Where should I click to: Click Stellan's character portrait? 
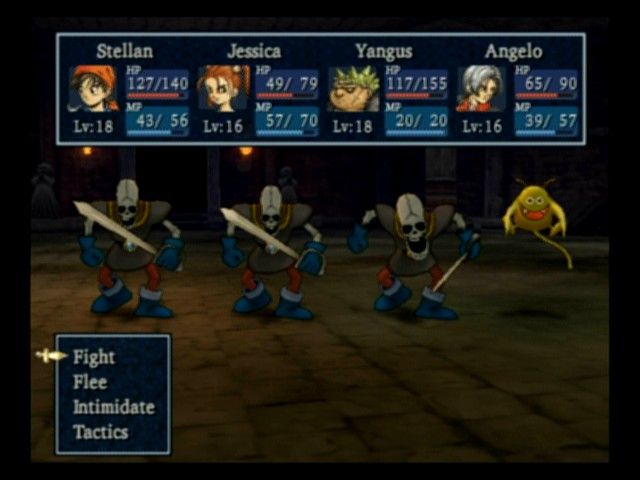click(x=92, y=89)
